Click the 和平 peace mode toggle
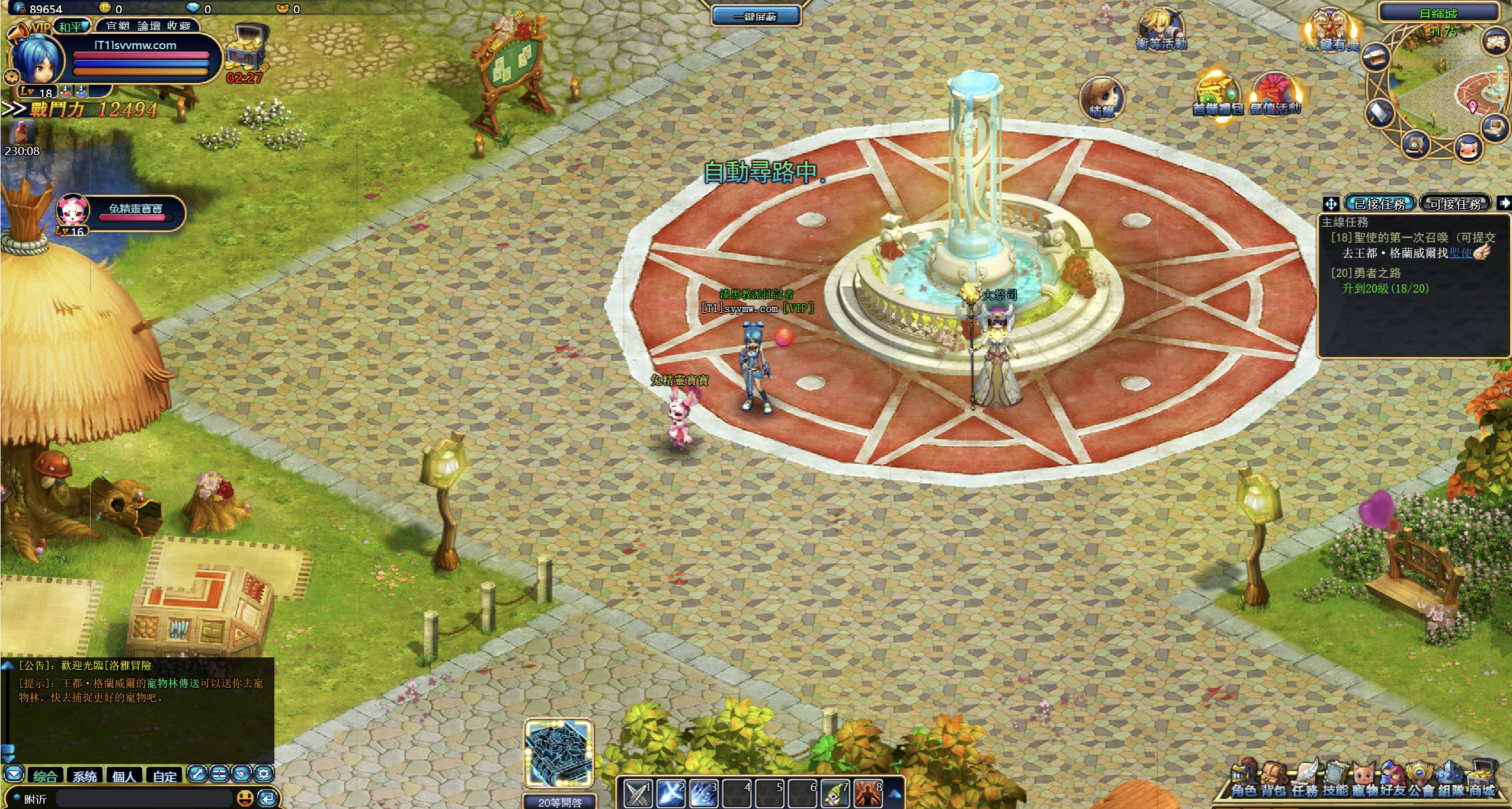The width and height of the screenshot is (1512, 809). point(71,27)
